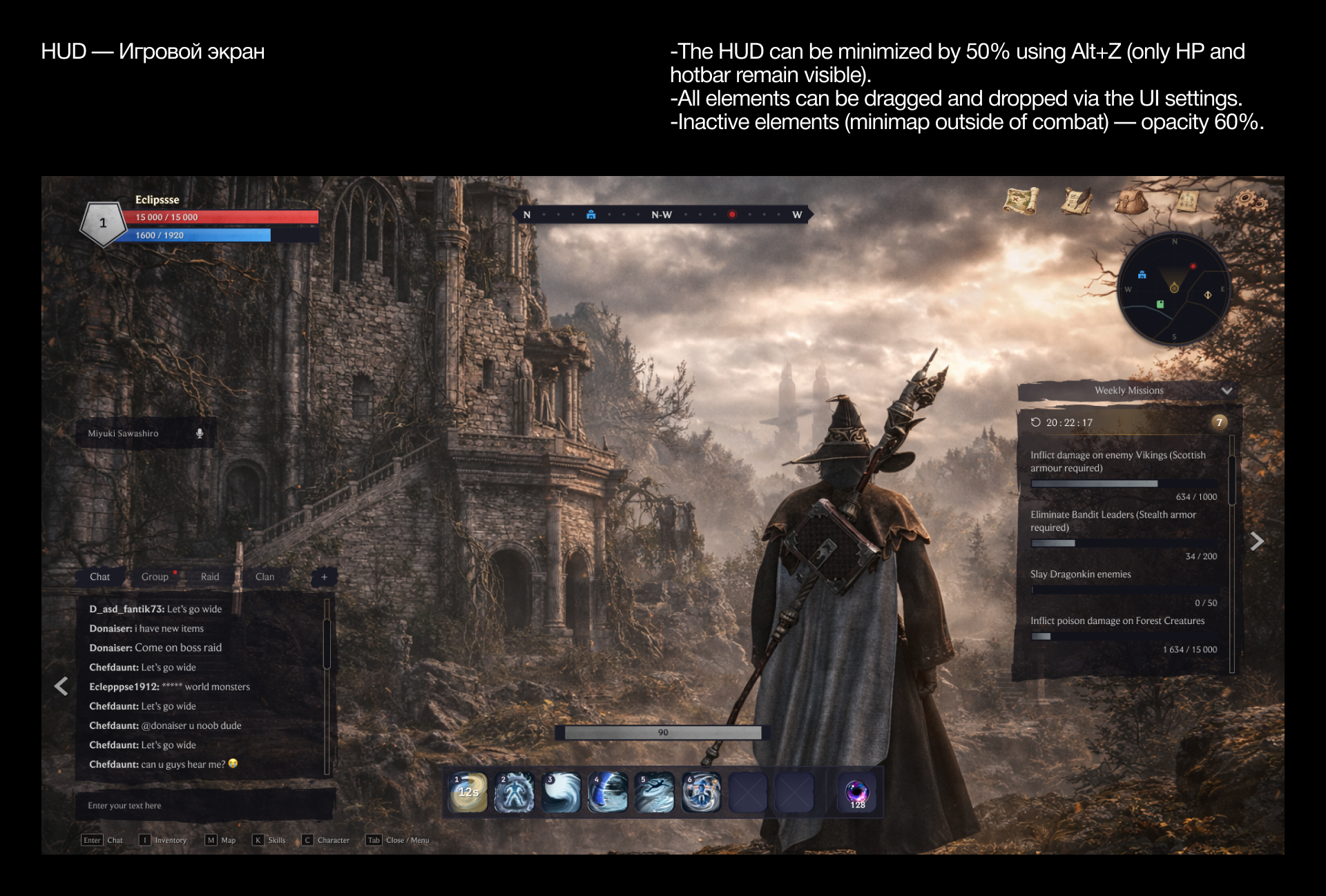Use the orb consumable with 128 charges
Screen dimensions: 1326x896
[856, 792]
